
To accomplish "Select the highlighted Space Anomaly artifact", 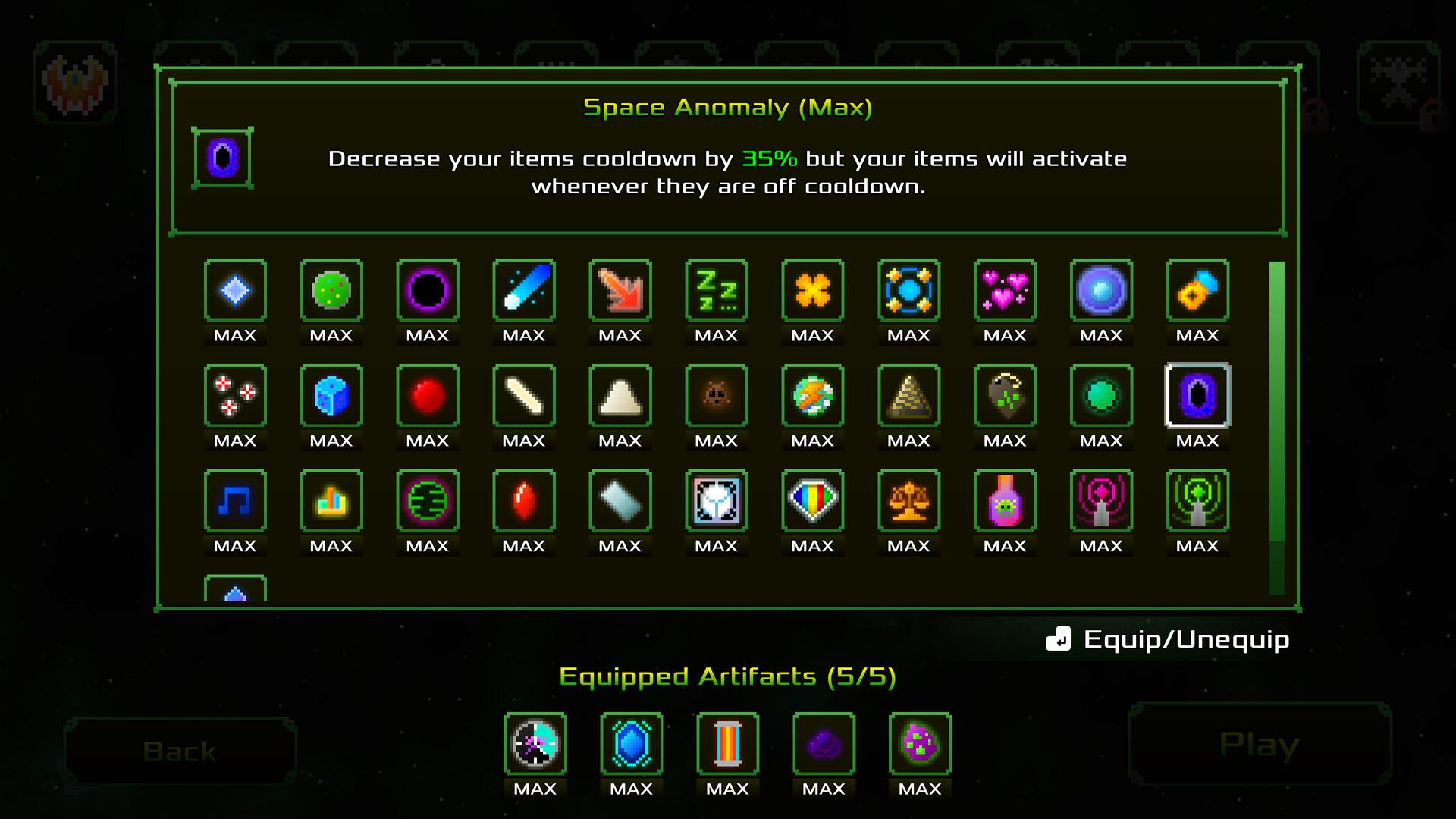I will [x=1197, y=396].
